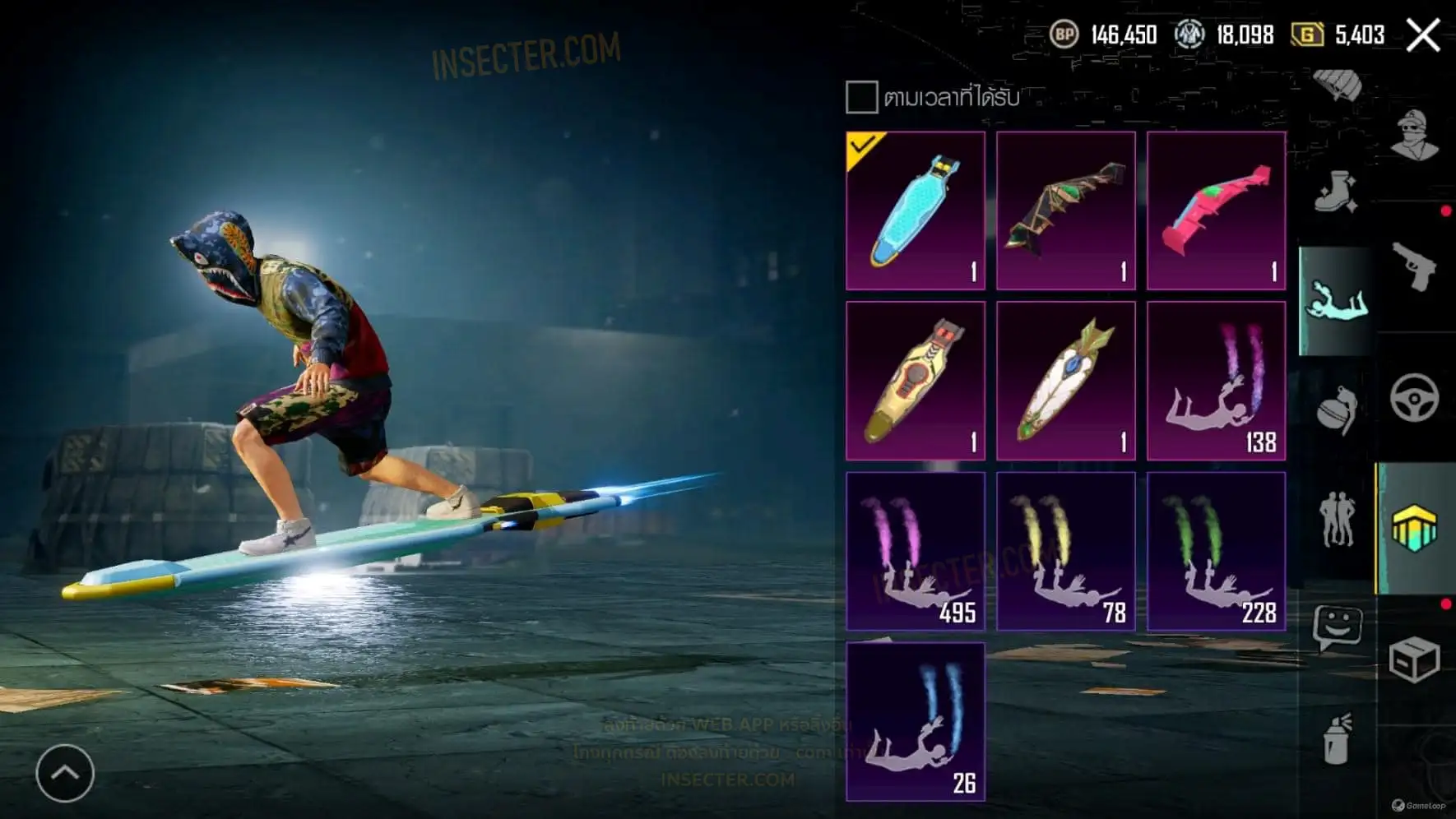Show the emote smiley chat tab
Image resolution: width=1456 pixels, height=819 pixels.
(x=1337, y=629)
